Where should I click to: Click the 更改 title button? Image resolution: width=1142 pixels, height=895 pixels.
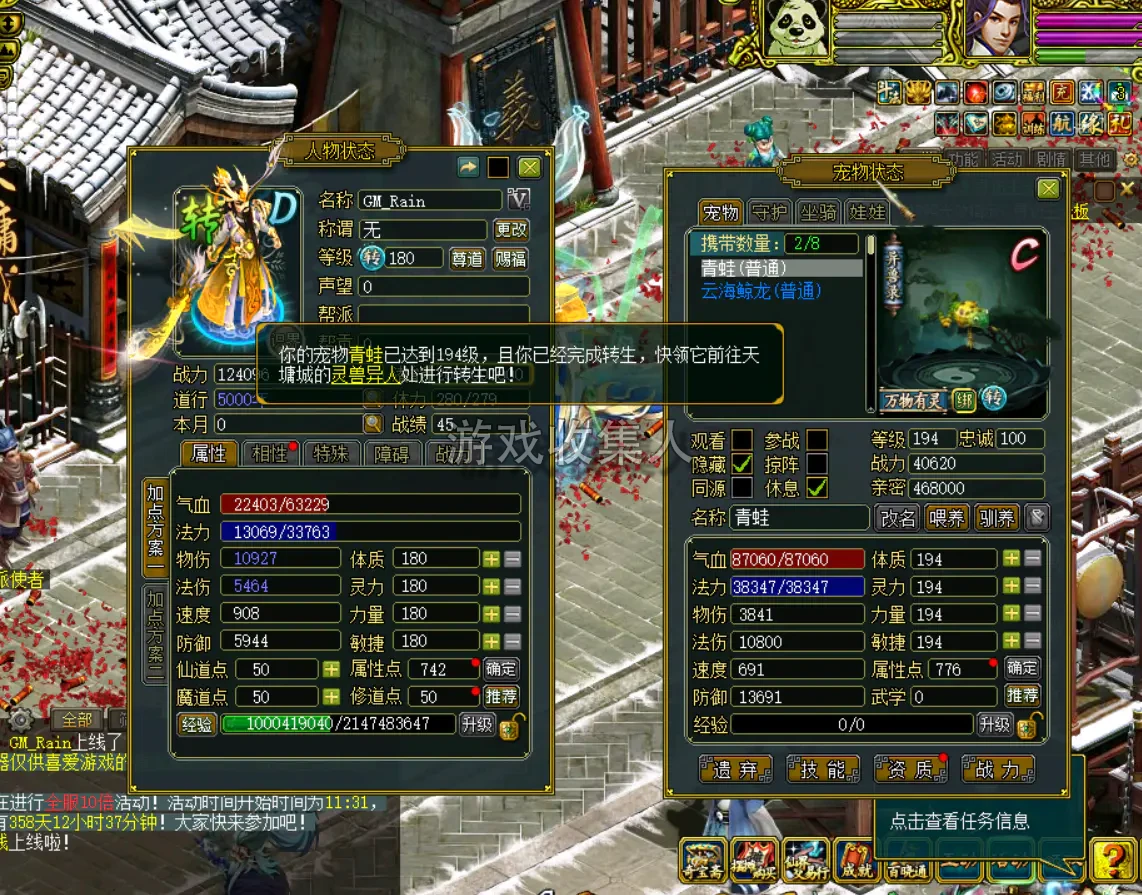pyautogui.click(x=511, y=229)
